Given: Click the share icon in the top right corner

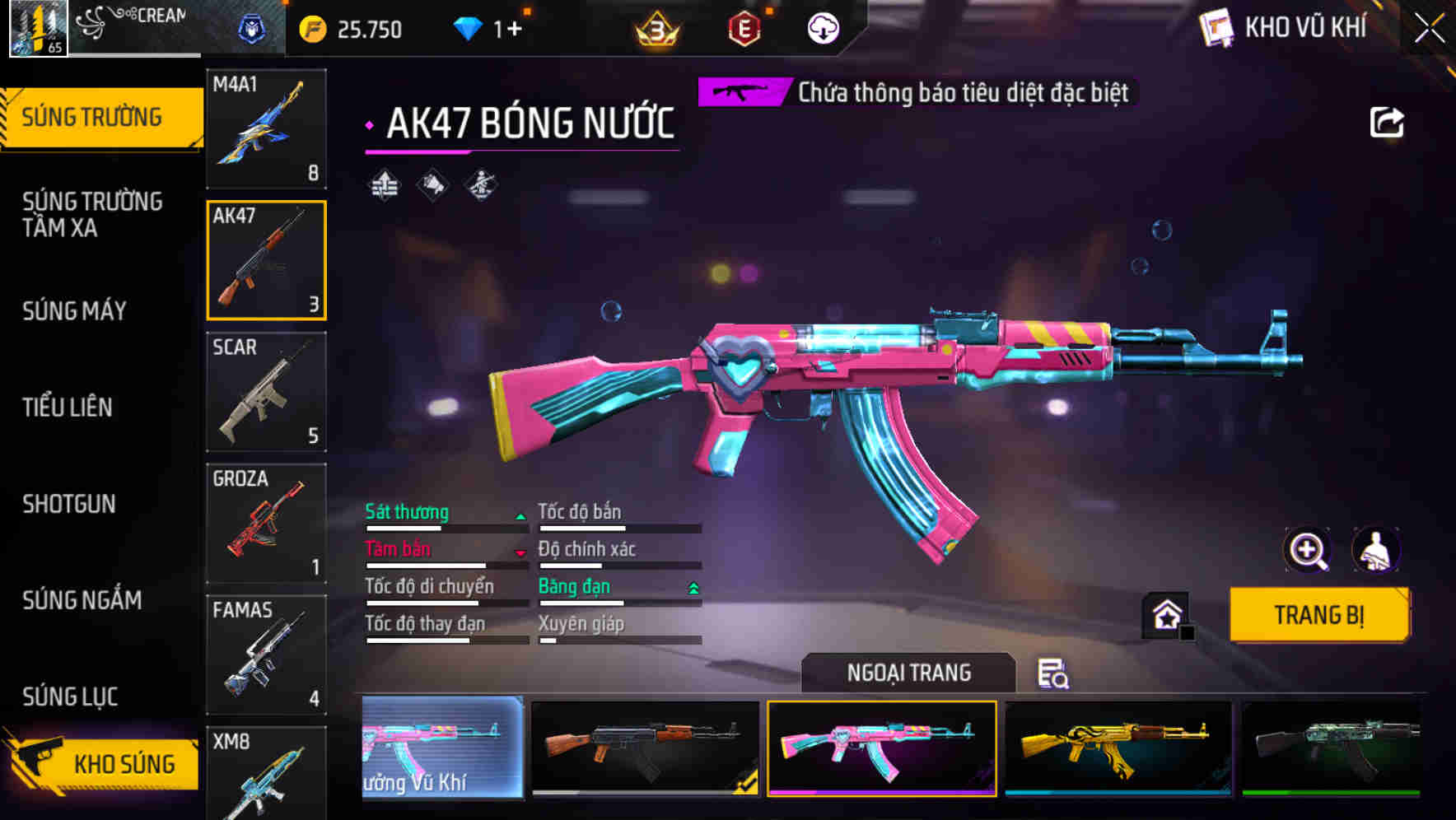Looking at the screenshot, I should tap(1388, 121).
